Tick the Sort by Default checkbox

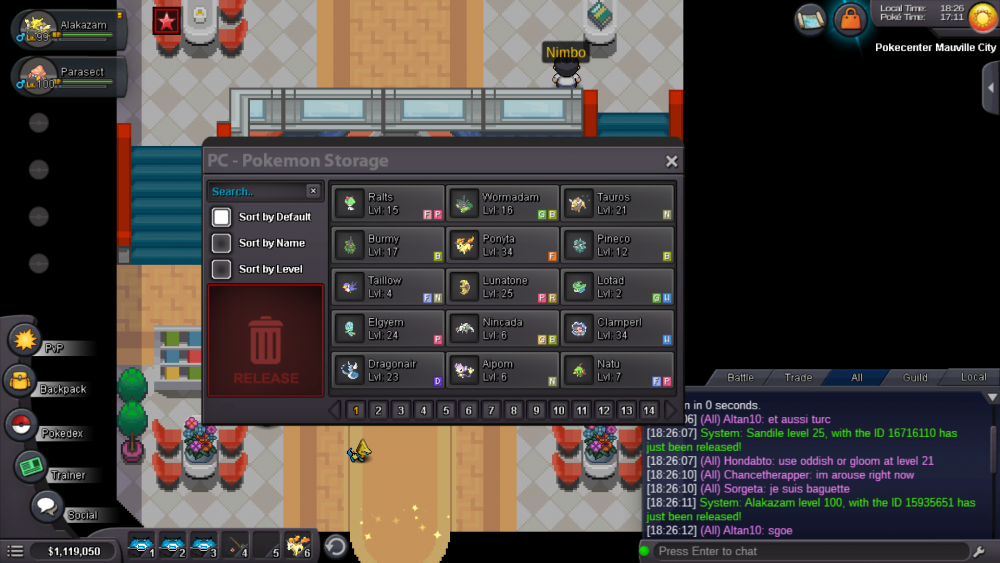point(222,217)
